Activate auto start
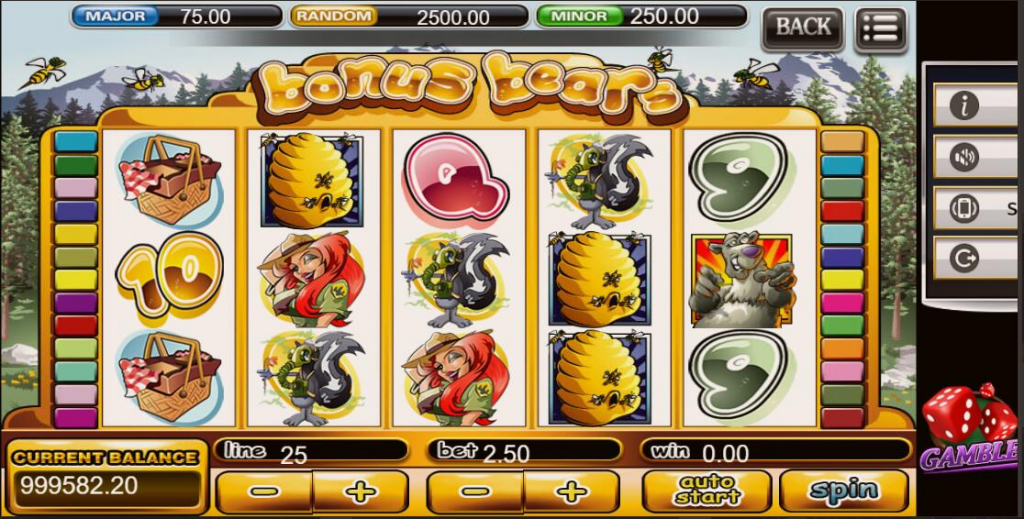The image size is (1024, 519). [x=706, y=491]
